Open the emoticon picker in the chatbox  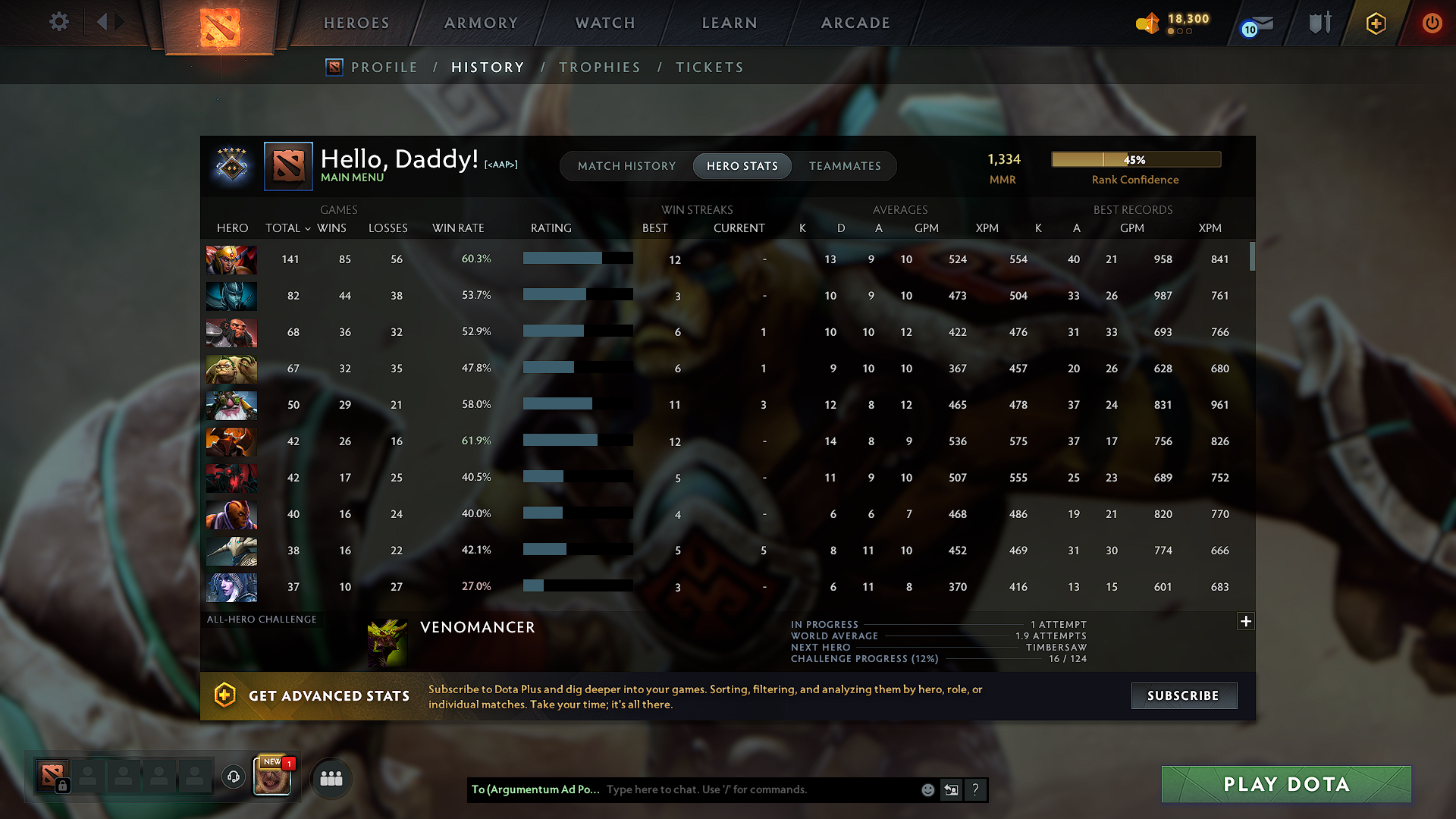[x=927, y=789]
